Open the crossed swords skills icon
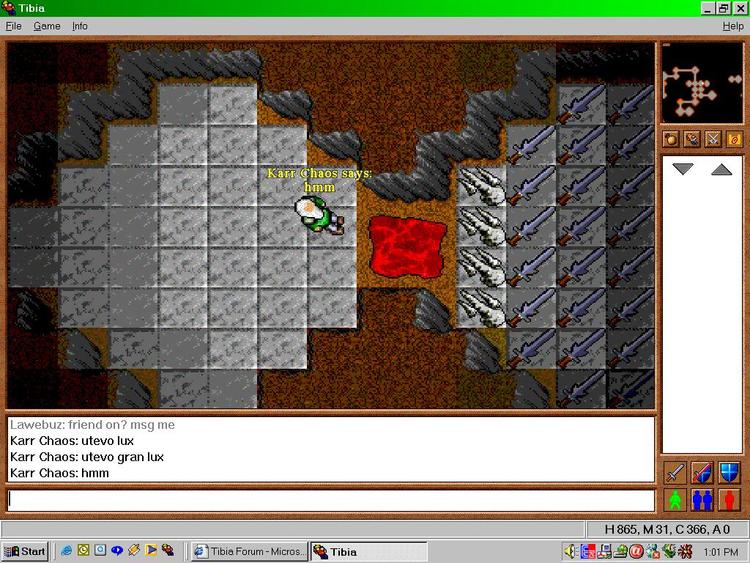The image size is (750, 563). (713, 139)
